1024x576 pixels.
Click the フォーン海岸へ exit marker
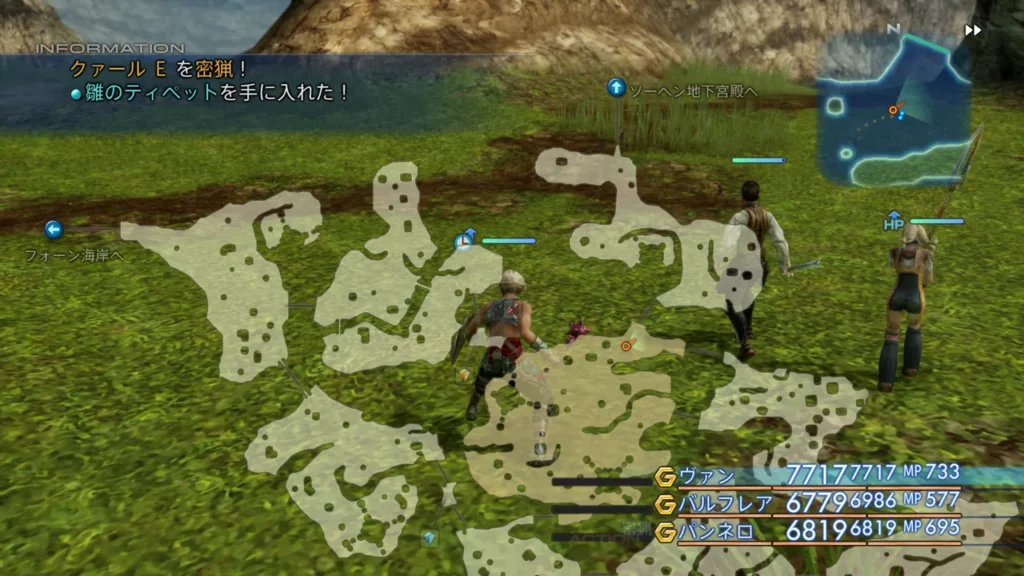pos(54,230)
